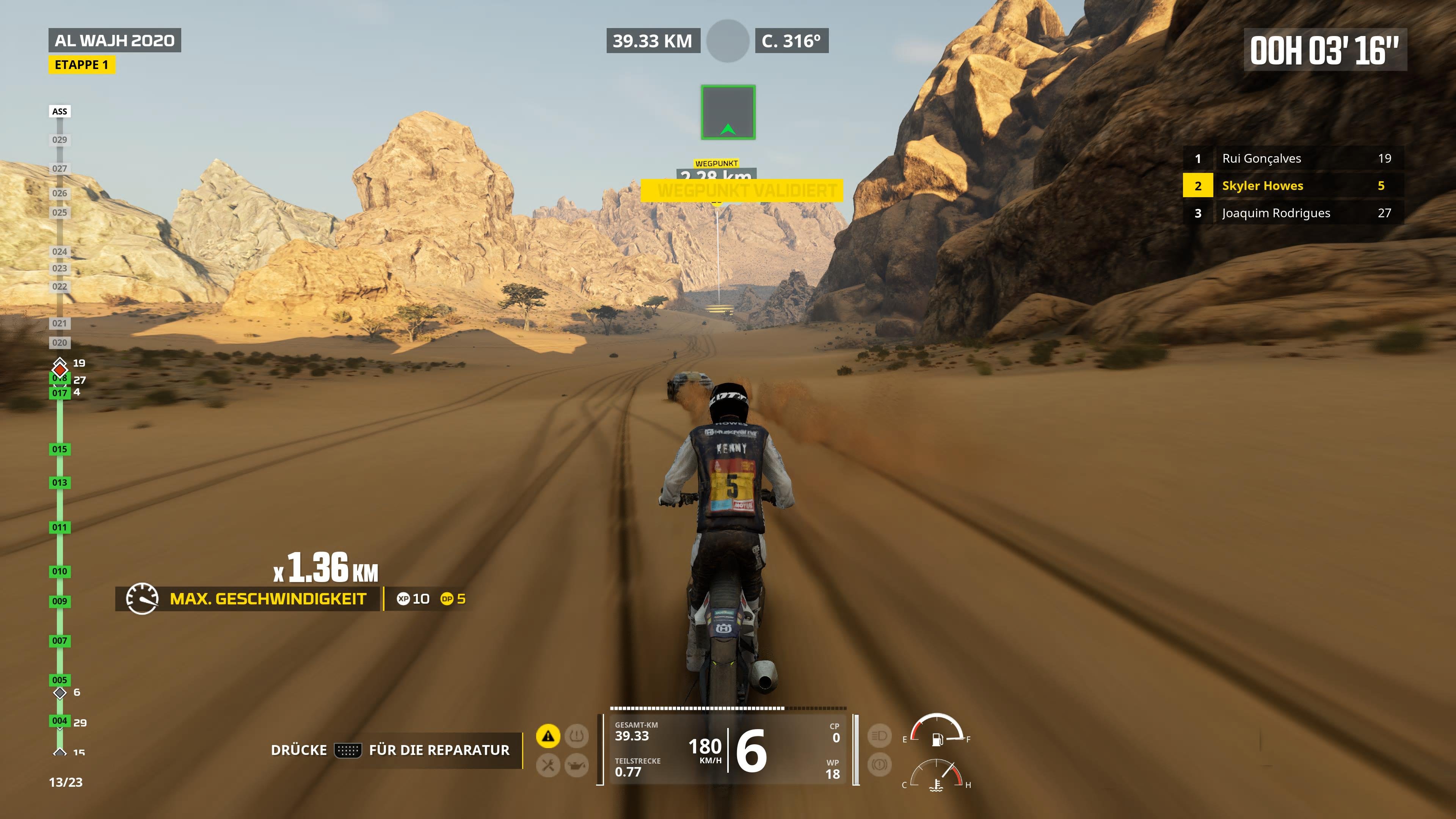Screen dimensions: 1456x819
Task: Select the ETAPPE 1 stage tab
Action: (x=82, y=64)
